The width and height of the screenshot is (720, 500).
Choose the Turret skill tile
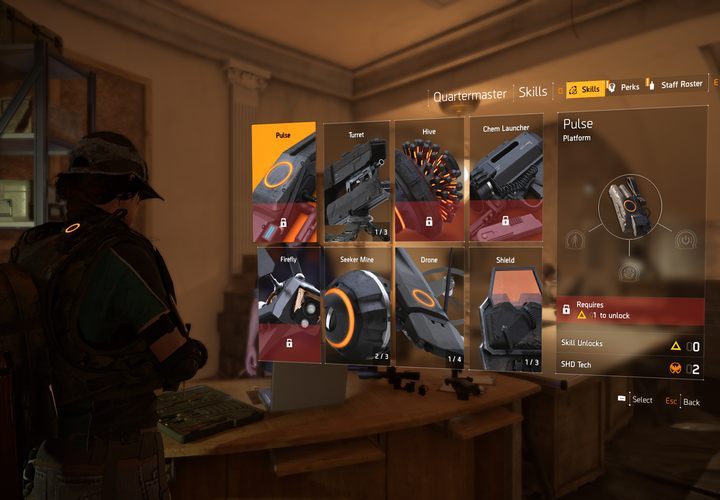point(357,180)
